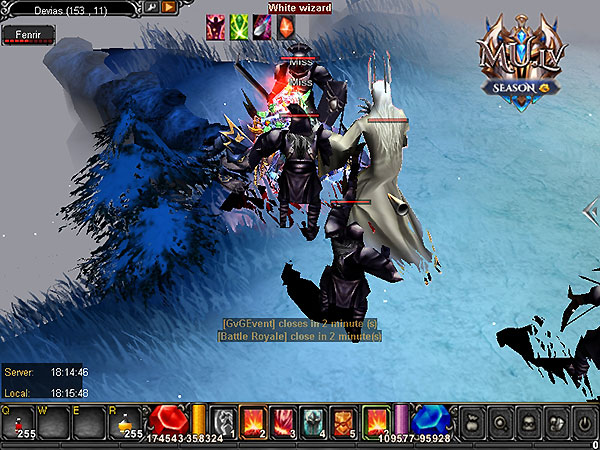The image size is (600, 450).
Task: Click the MU Season logo
Action: click(x=519, y=62)
